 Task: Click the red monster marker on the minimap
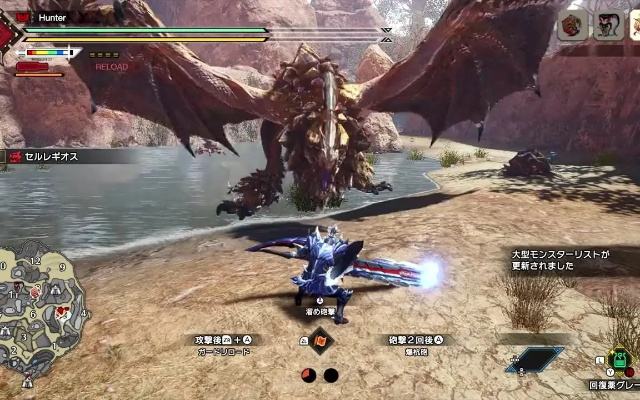62,312
